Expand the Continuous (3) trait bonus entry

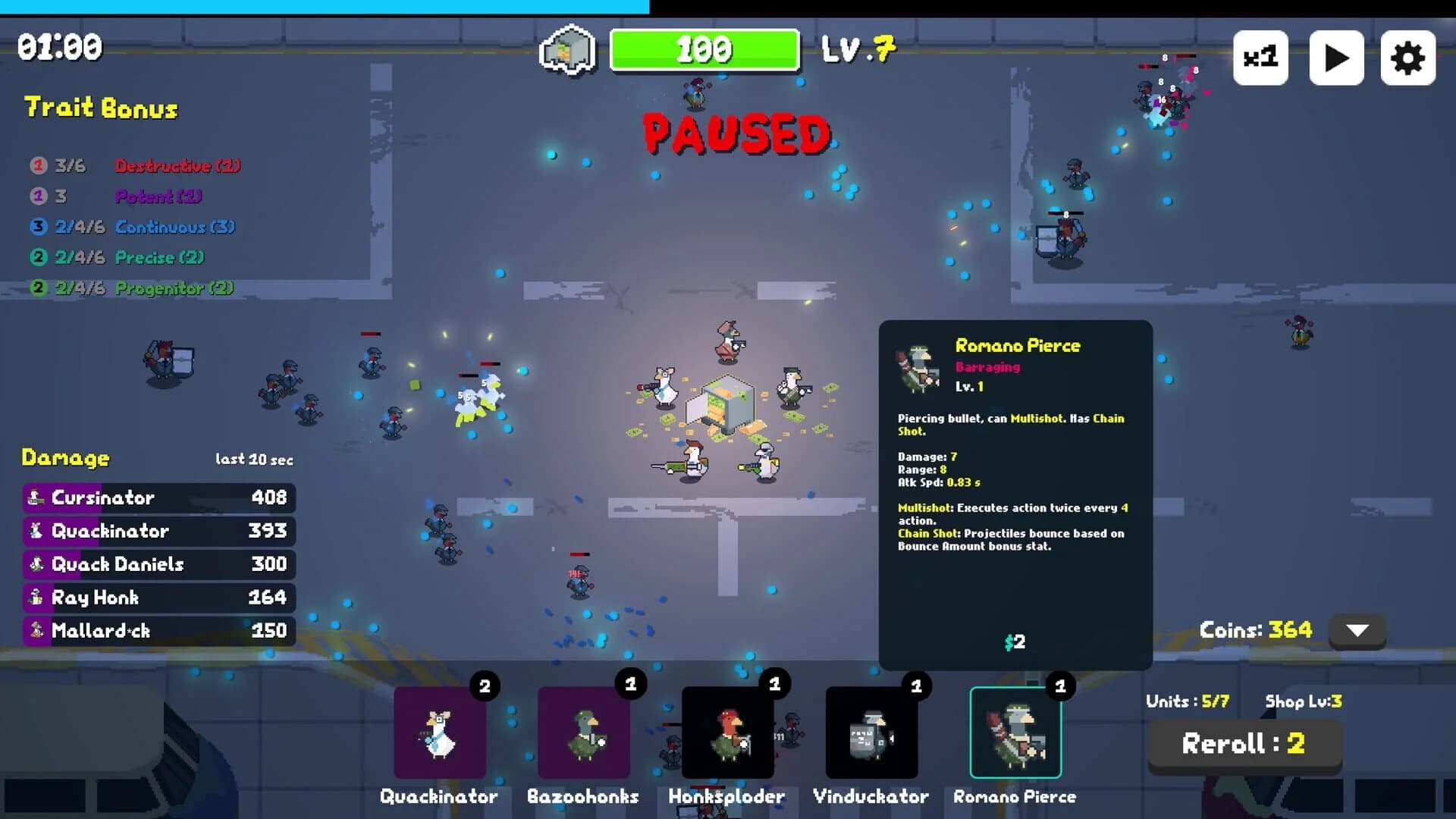pyautogui.click(x=174, y=226)
